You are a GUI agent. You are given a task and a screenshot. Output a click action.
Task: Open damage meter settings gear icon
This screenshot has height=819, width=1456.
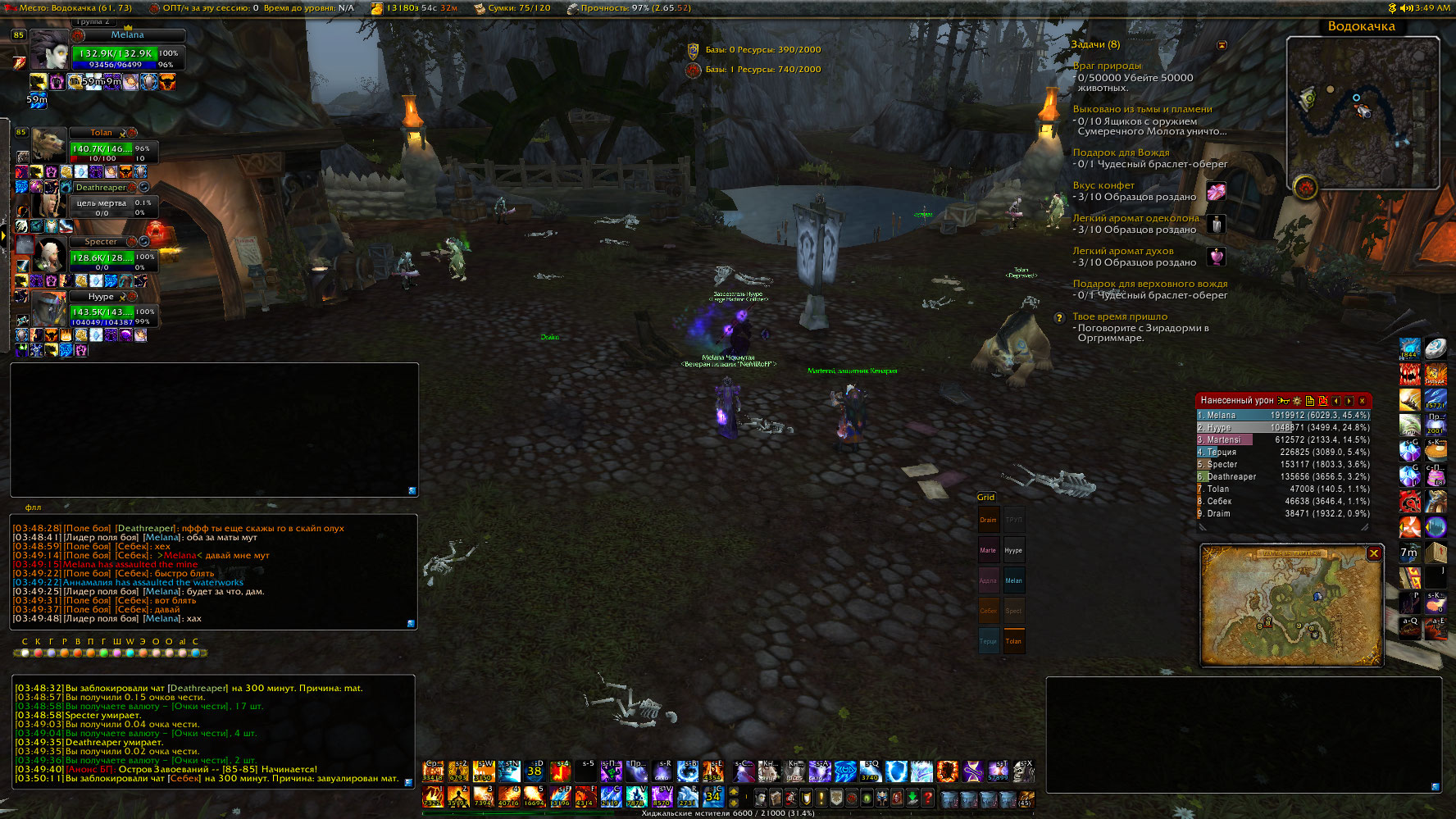(1297, 401)
